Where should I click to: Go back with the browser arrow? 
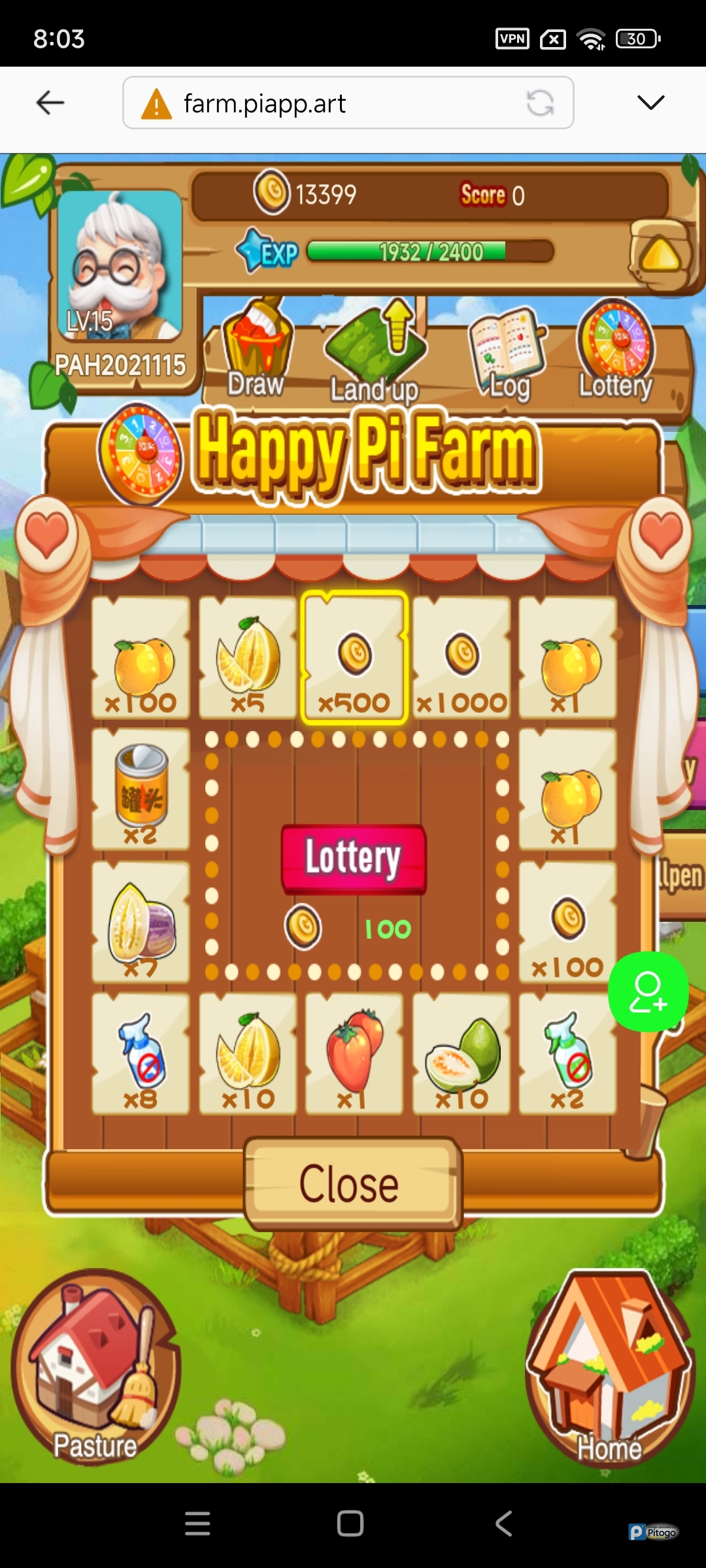pos(50,103)
